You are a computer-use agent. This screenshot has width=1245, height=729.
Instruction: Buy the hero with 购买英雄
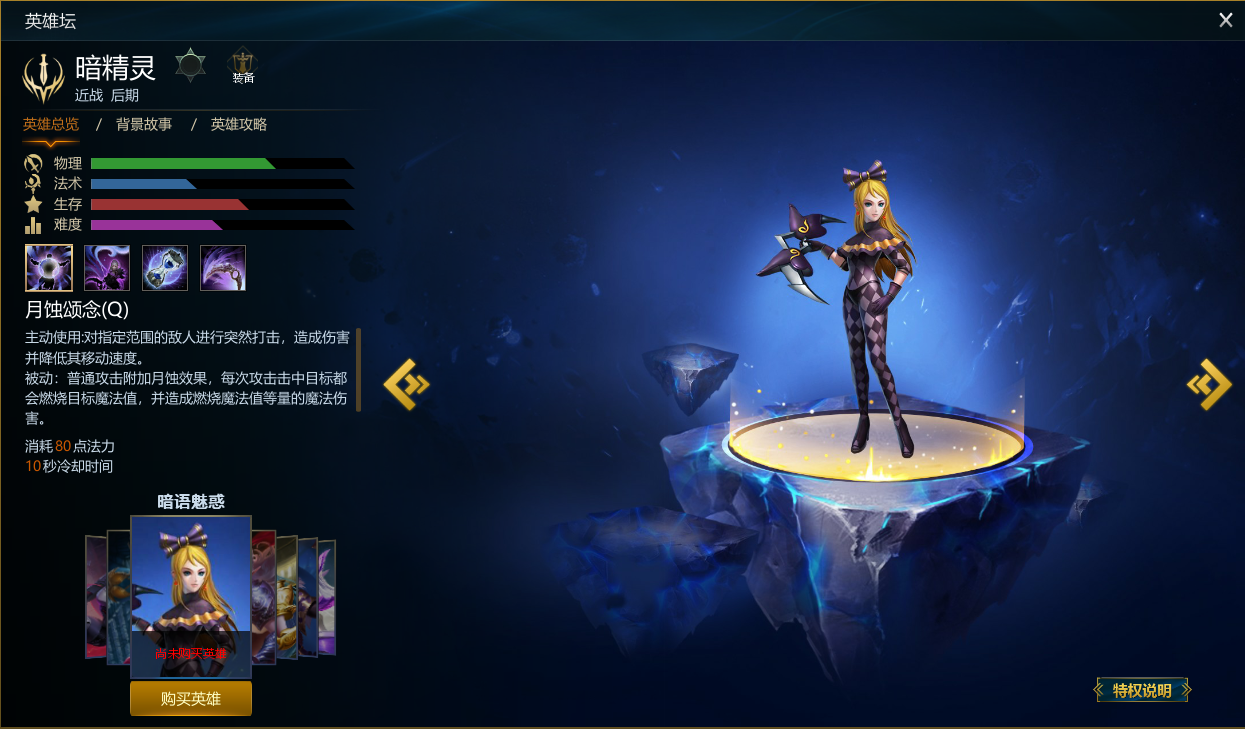pyautogui.click(x=191, y=698)
